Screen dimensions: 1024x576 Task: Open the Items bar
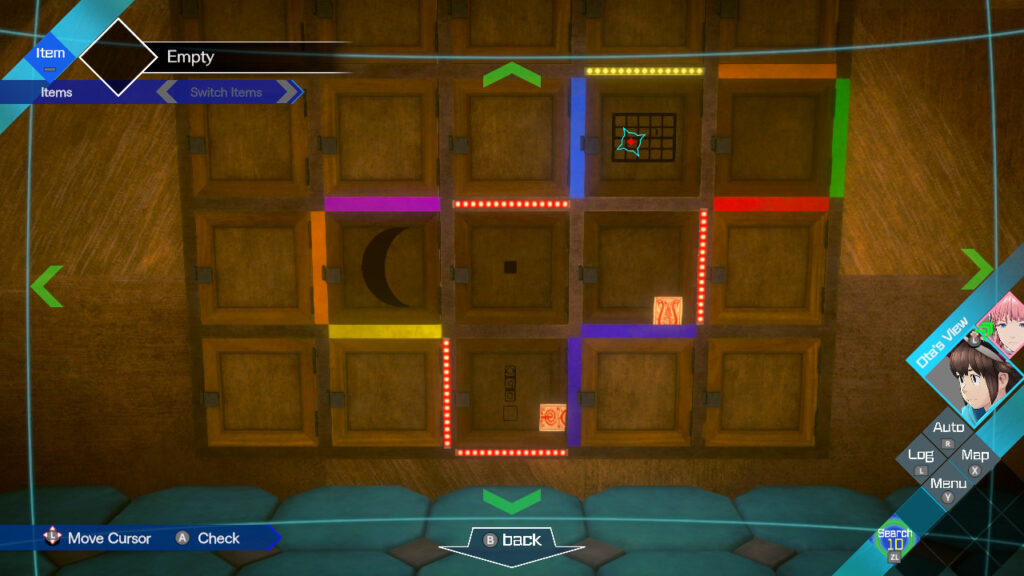click(57, 92)
